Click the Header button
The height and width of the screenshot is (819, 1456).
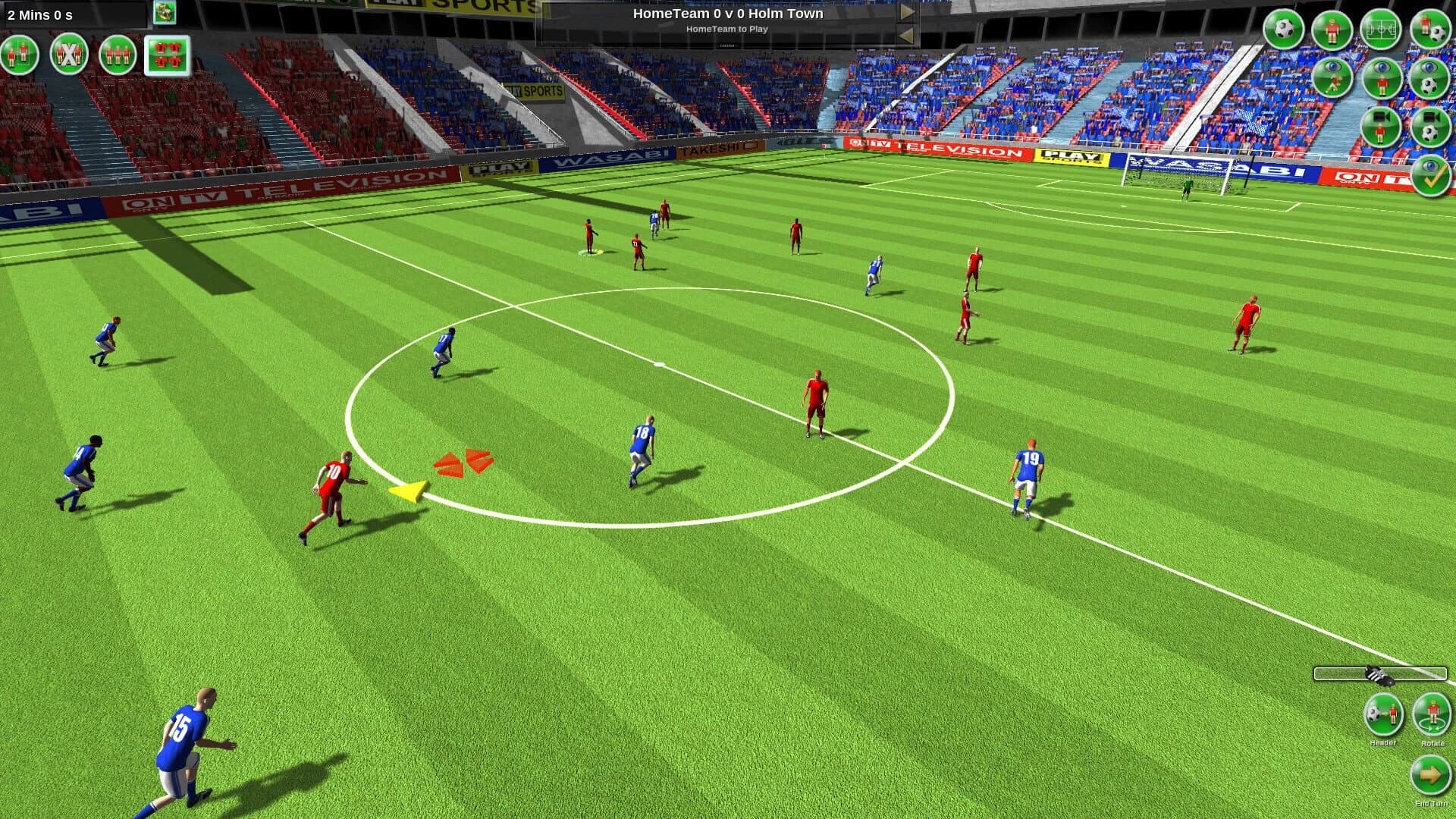coord(1384,713)
